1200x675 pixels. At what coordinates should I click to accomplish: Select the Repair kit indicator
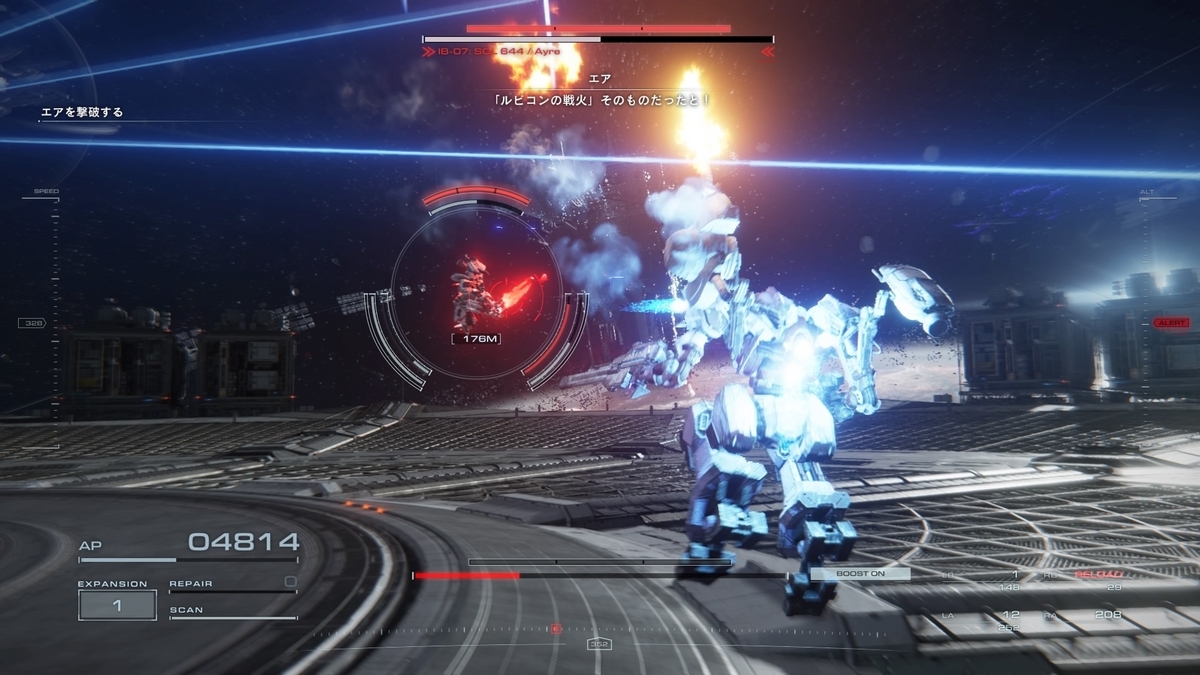232,584
